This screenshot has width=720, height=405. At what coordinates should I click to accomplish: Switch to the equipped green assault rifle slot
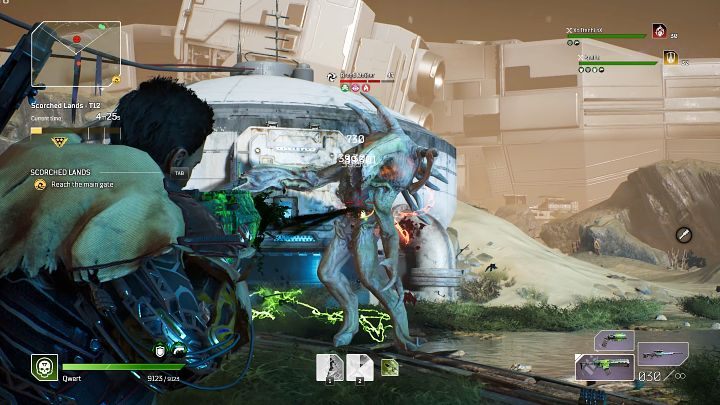click(x=604, y=367)
